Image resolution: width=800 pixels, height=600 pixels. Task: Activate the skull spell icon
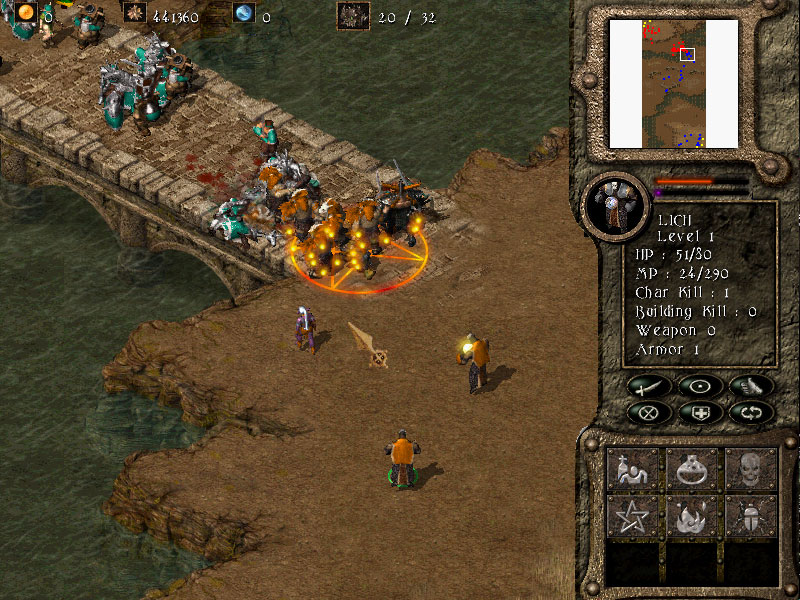[x=751, y=468]
